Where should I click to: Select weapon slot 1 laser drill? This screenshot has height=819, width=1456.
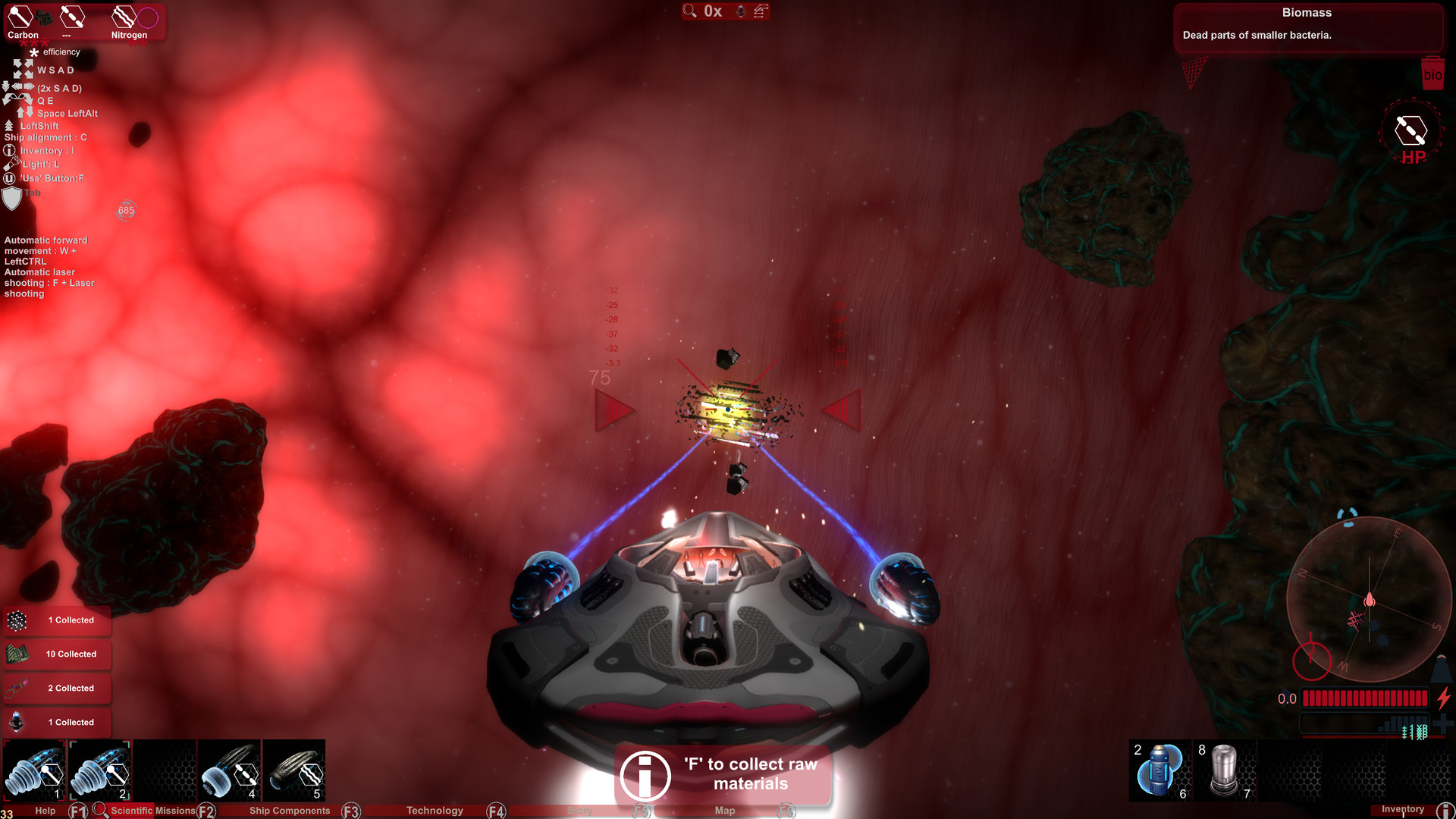(x=34, y=771)
